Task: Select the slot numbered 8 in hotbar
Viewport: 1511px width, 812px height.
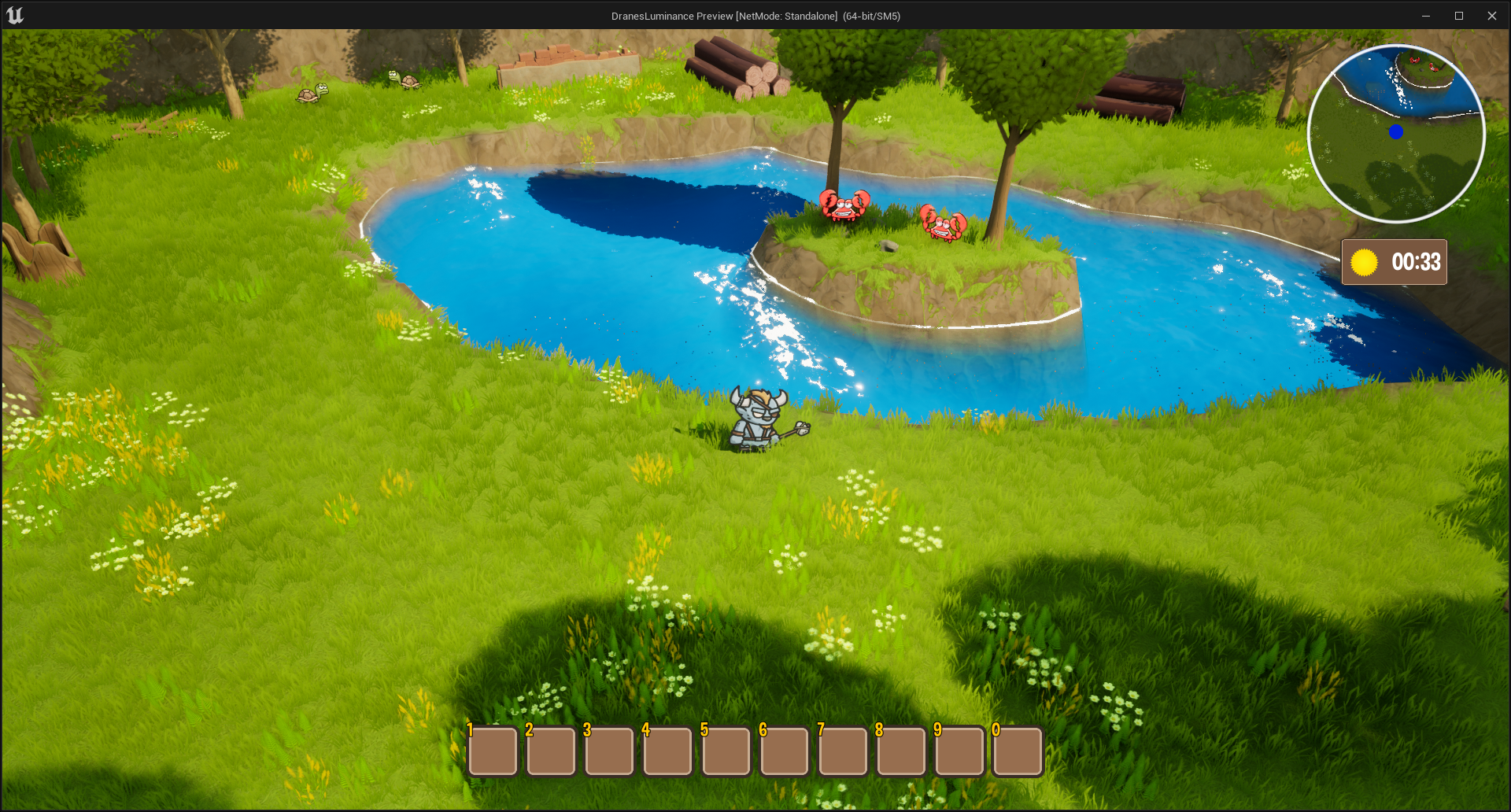Action: pos(901,751)
